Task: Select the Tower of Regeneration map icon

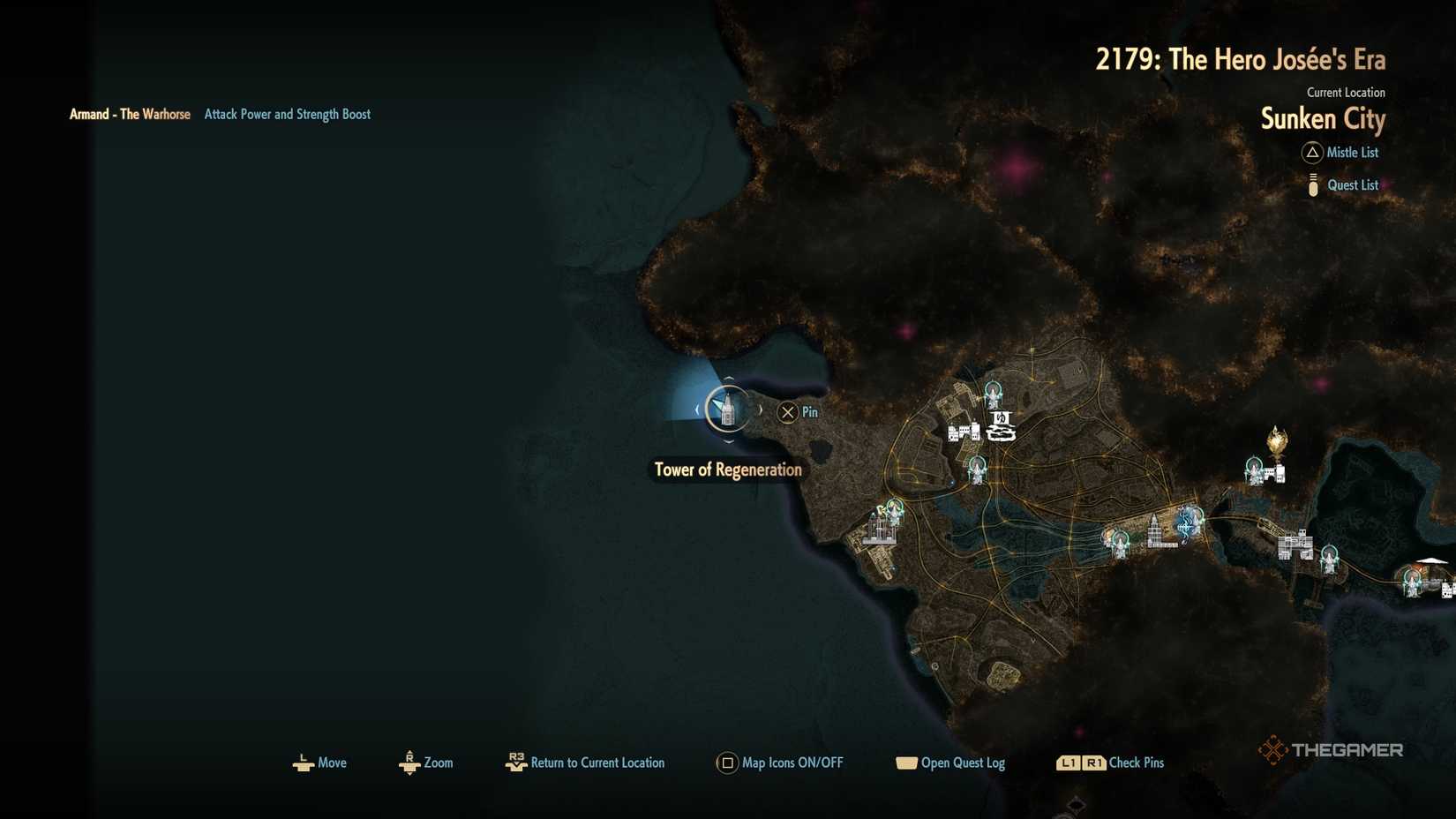Action: [726, 409]
